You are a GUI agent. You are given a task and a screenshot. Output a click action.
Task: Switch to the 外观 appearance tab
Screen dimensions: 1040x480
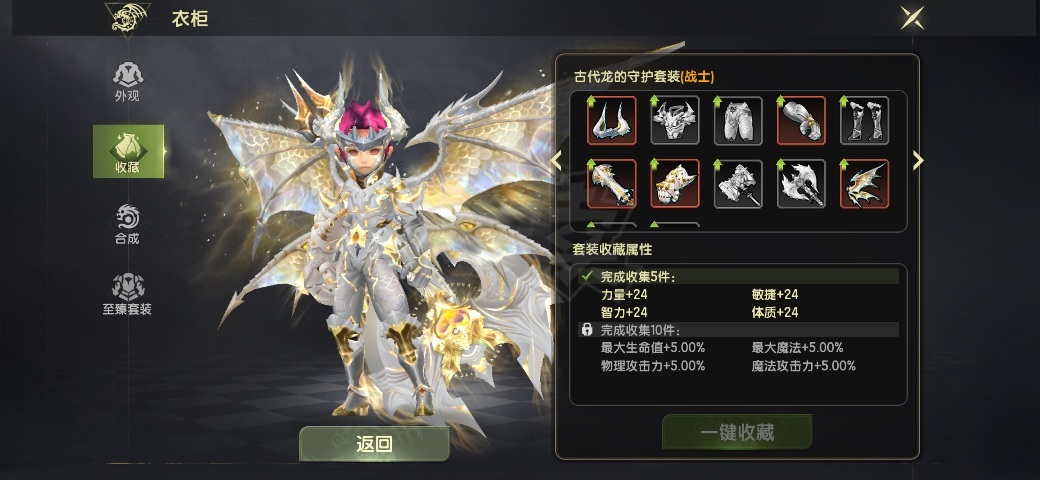click(x=127, y=81)
